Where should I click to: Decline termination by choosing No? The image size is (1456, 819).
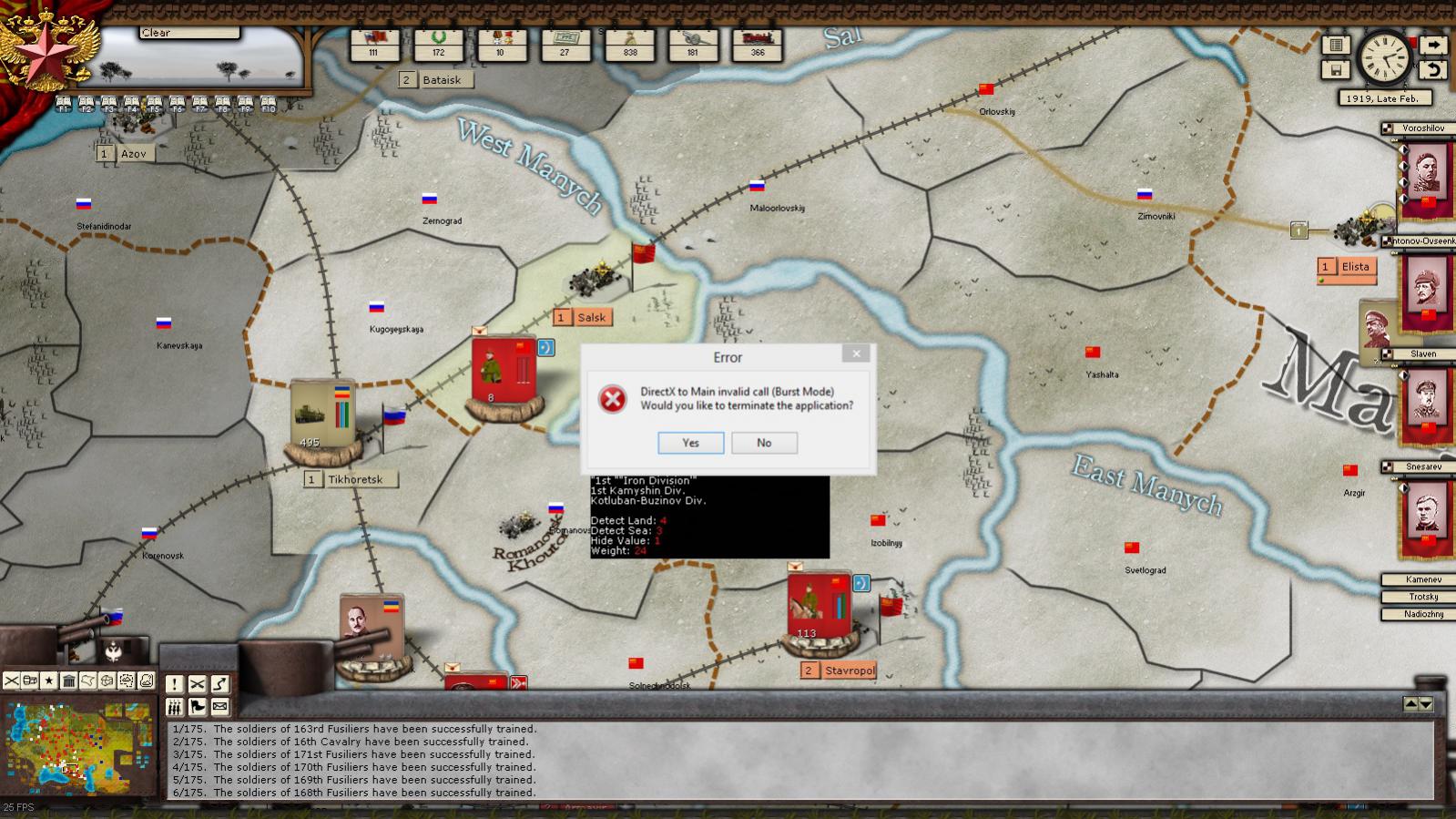coord(764,443)
